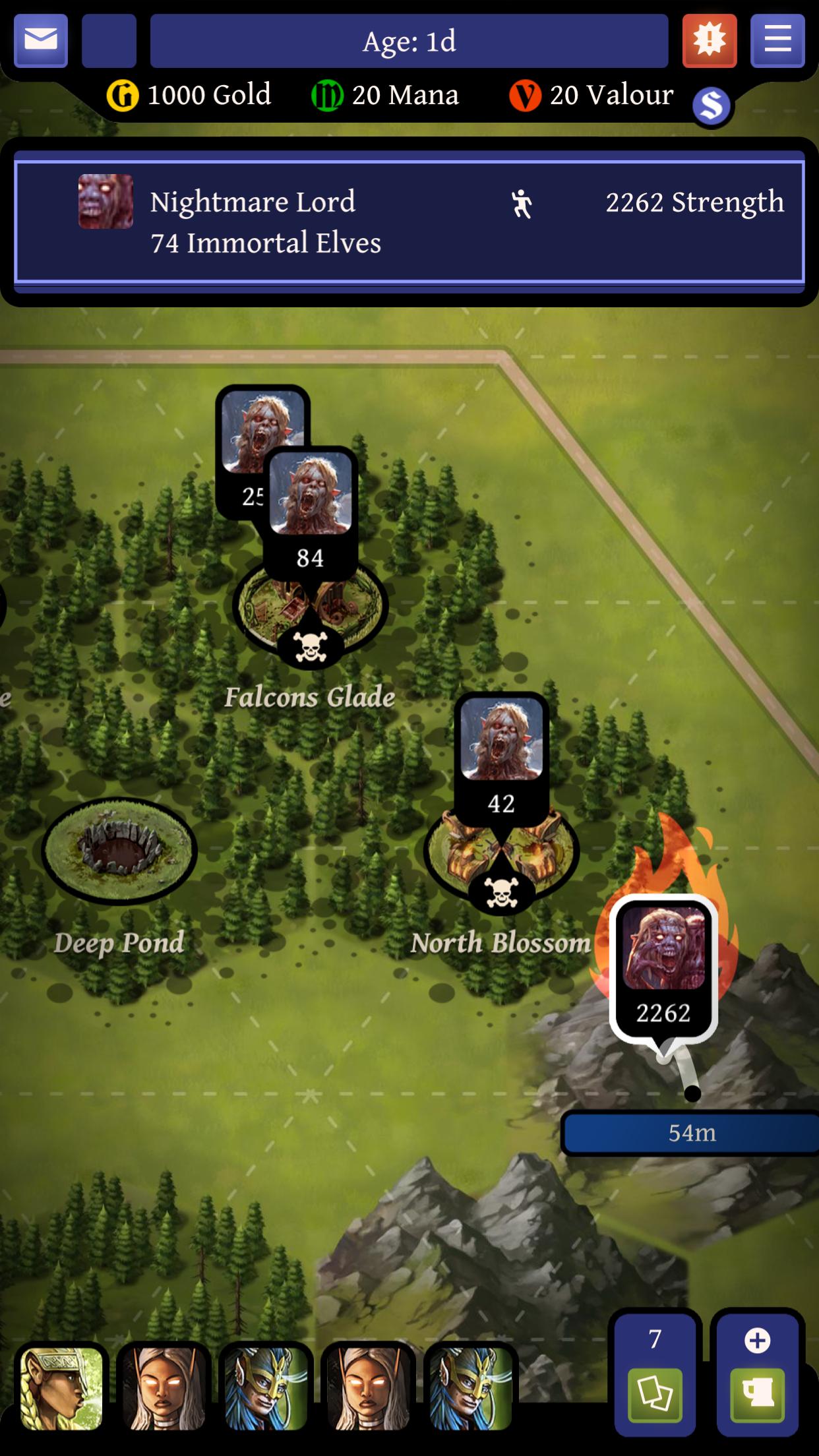Tap the Age: 1d bar

pos(409,42)
